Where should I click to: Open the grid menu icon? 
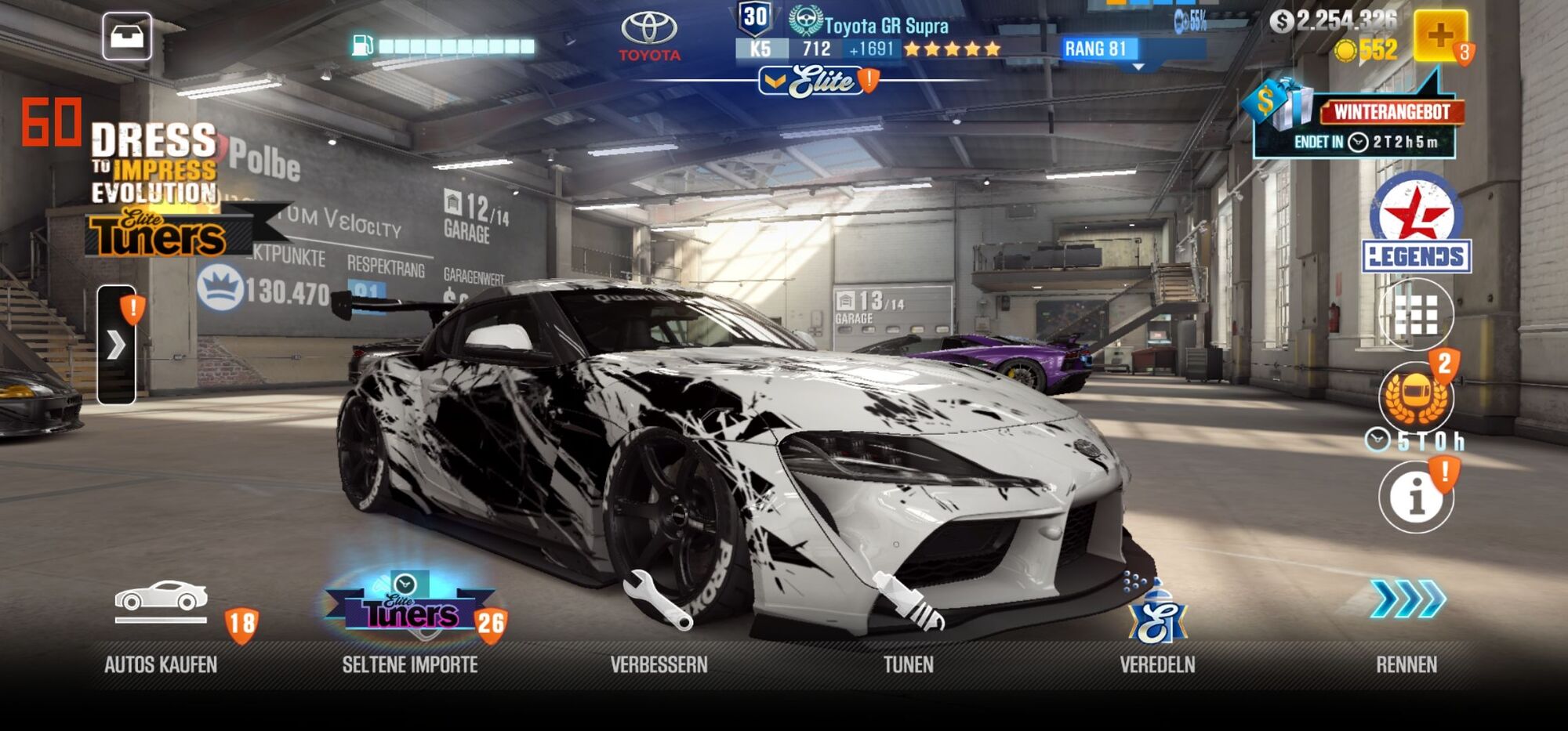coord(1416,316)
